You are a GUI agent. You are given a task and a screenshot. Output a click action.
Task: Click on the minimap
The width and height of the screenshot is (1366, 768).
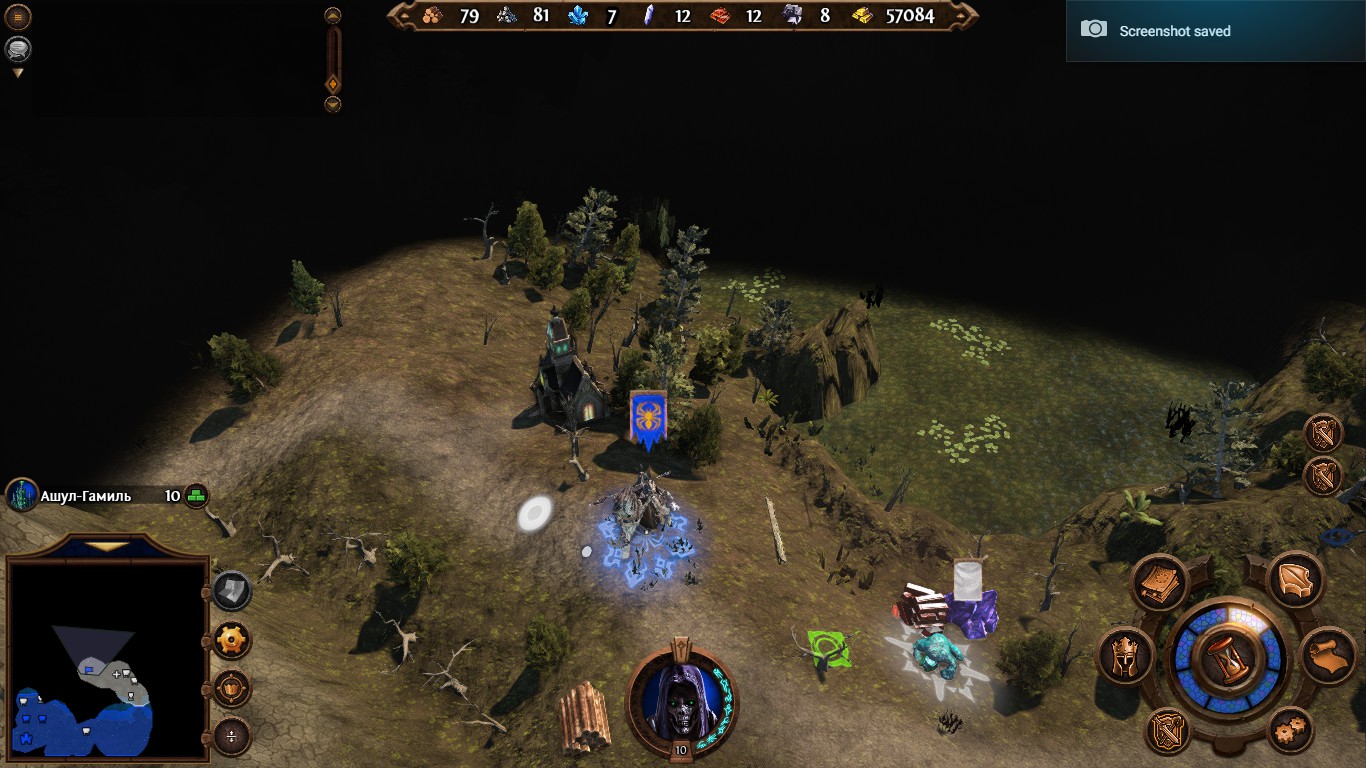click(x=107, y=660)
